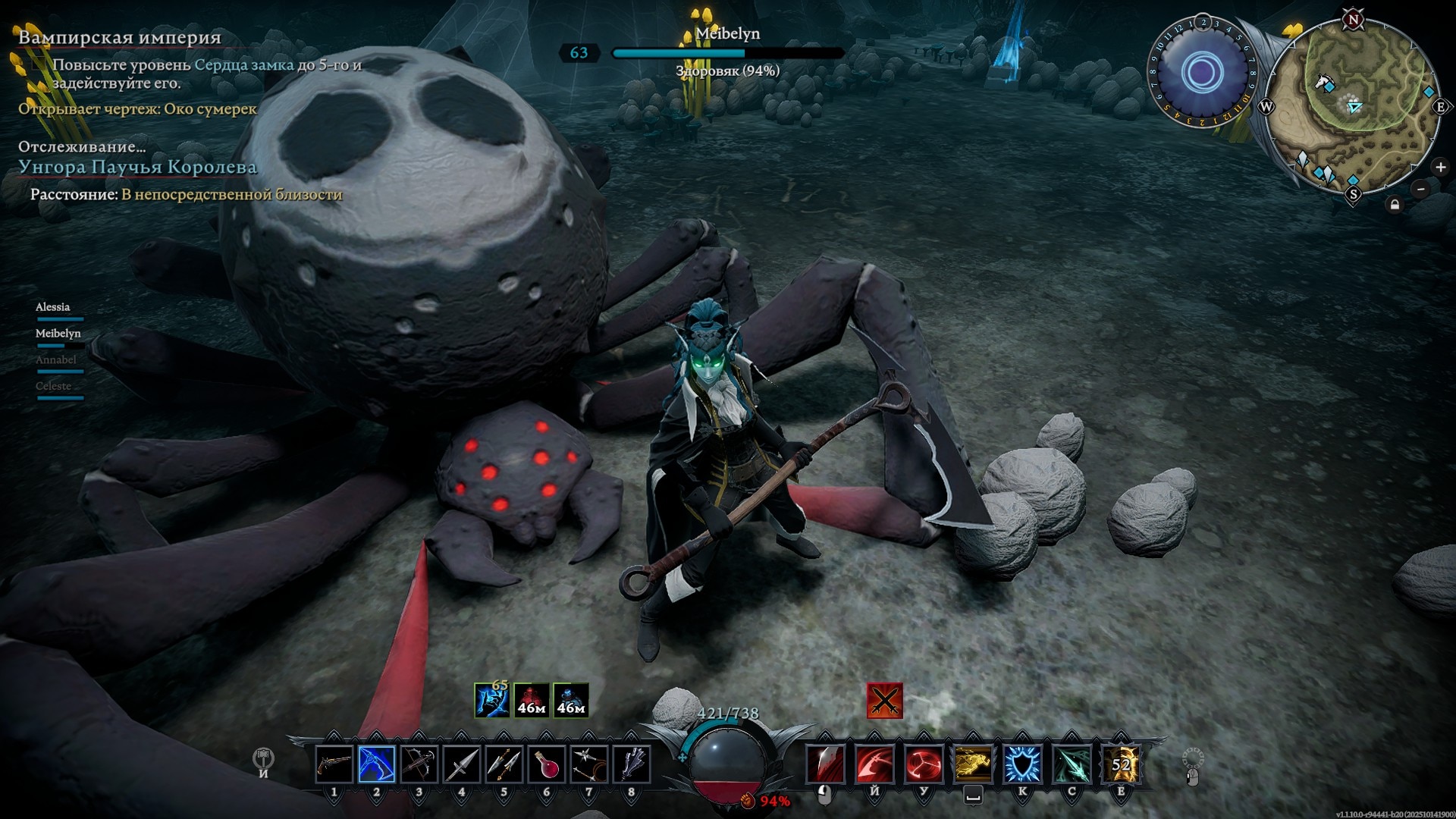
Task: Zoom out the minimap with minus button
Action: tap(1420, 189)
